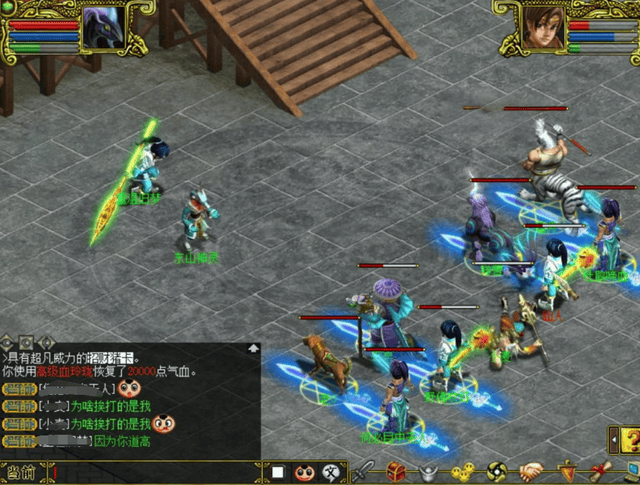Click the silver helmet icon
The image size is (640, 485).
click(429, 471)
